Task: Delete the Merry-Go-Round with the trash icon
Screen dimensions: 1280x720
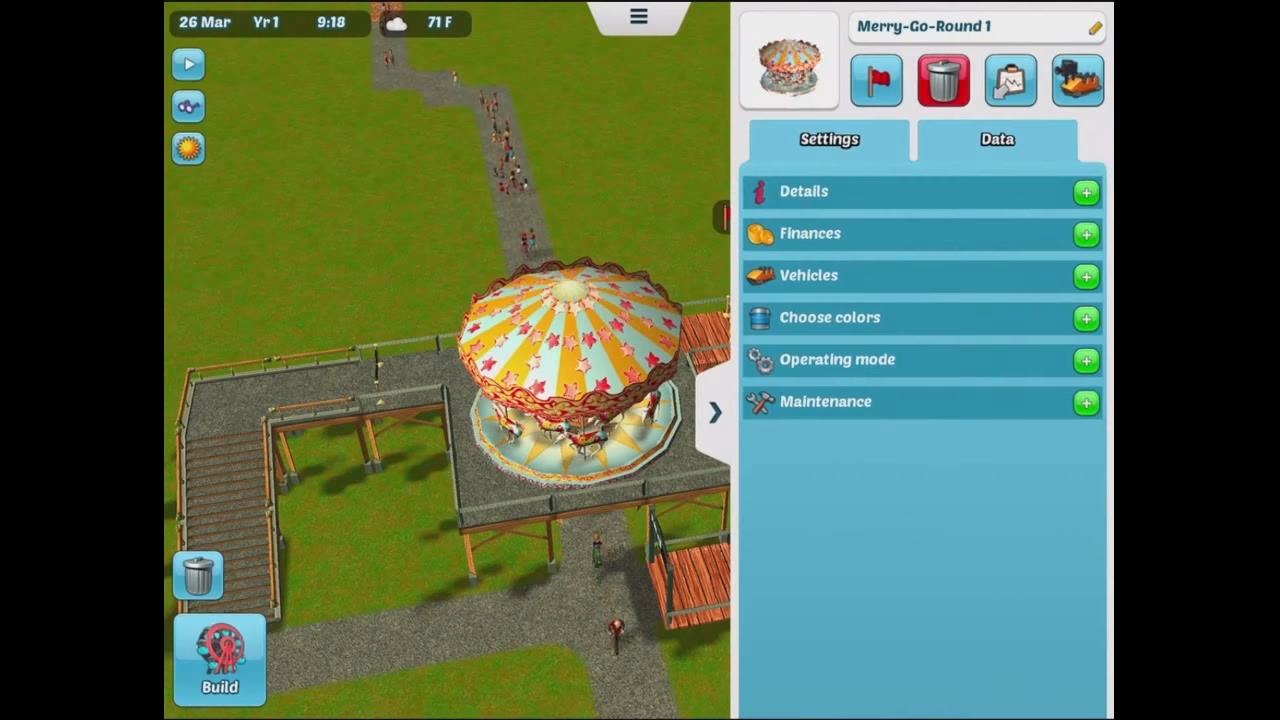Action: [x=943, y=81]
